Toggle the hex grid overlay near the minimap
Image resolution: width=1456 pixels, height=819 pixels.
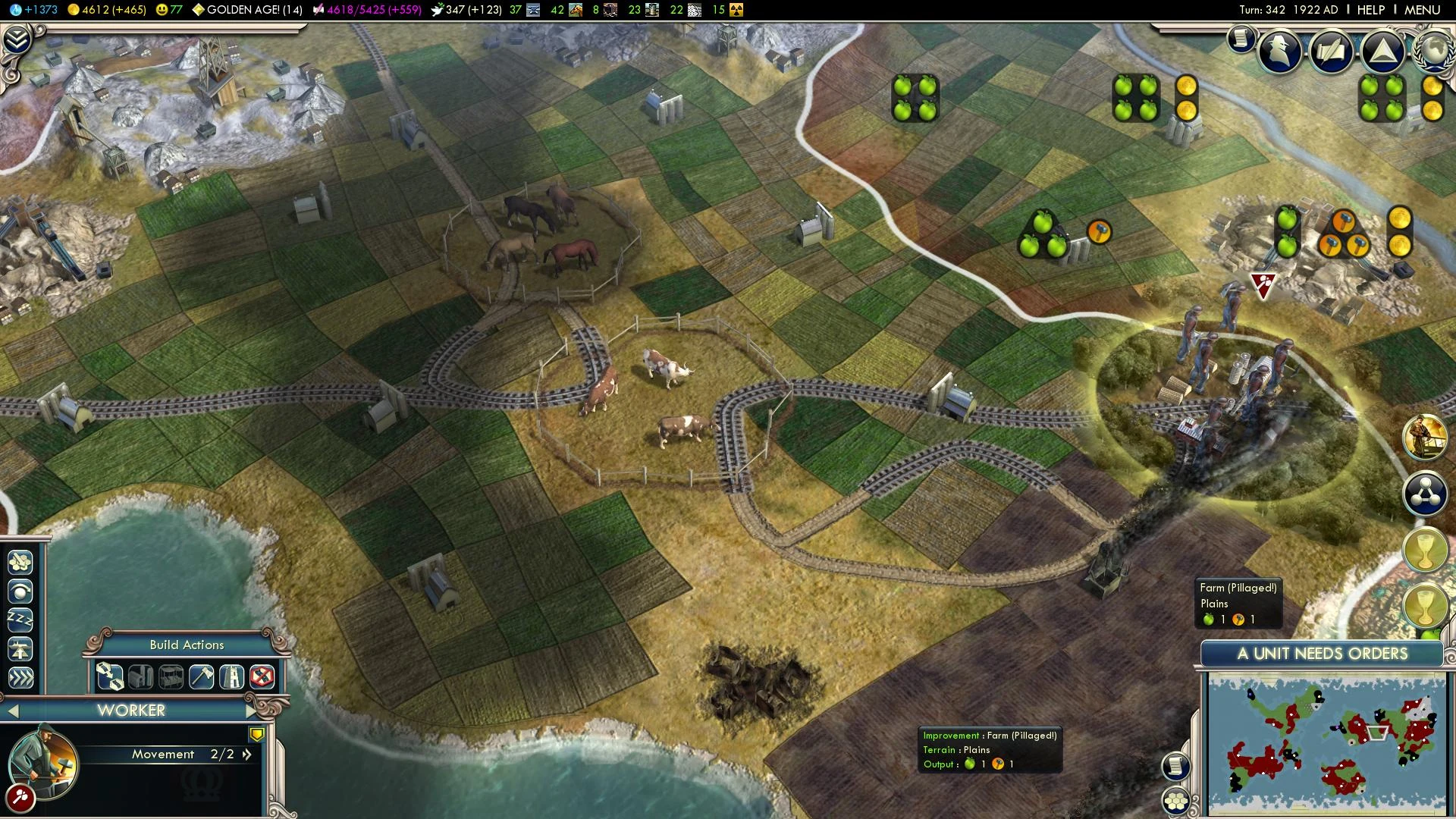[x=1178, y=800]
